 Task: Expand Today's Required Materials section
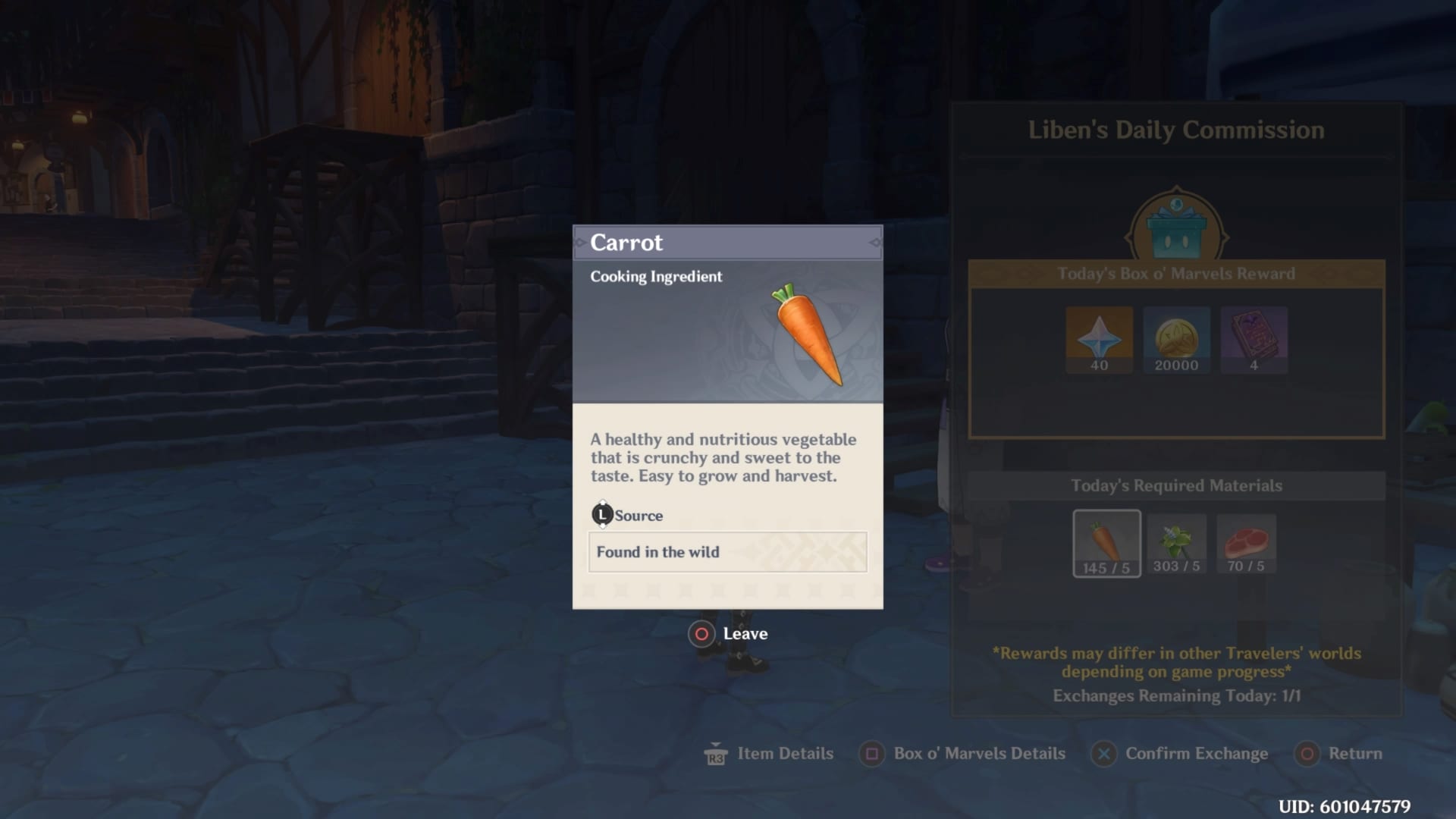pyautogui.click(x=1177, y=485)
